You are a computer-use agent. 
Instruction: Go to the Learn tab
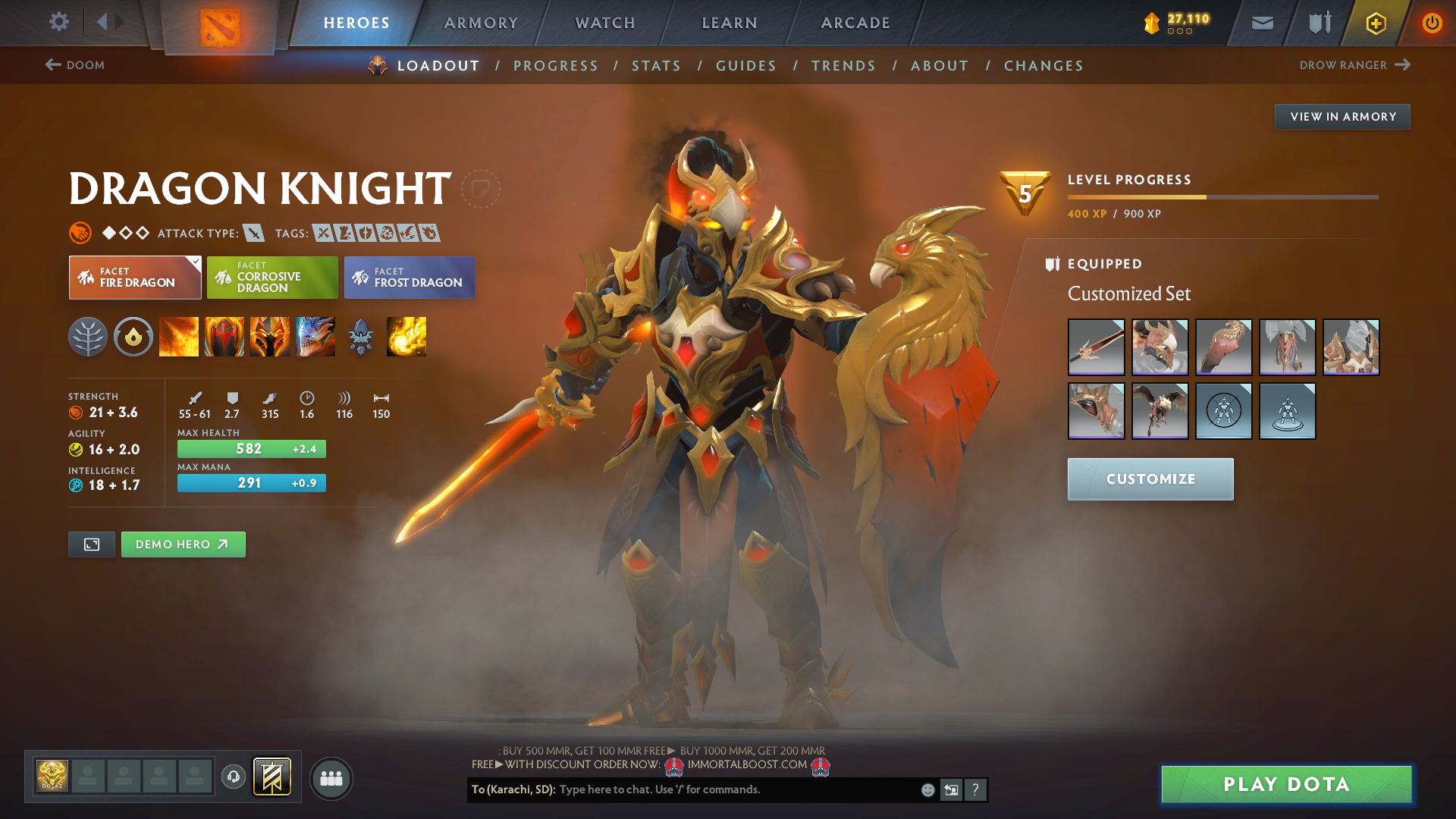click(730, 23)
